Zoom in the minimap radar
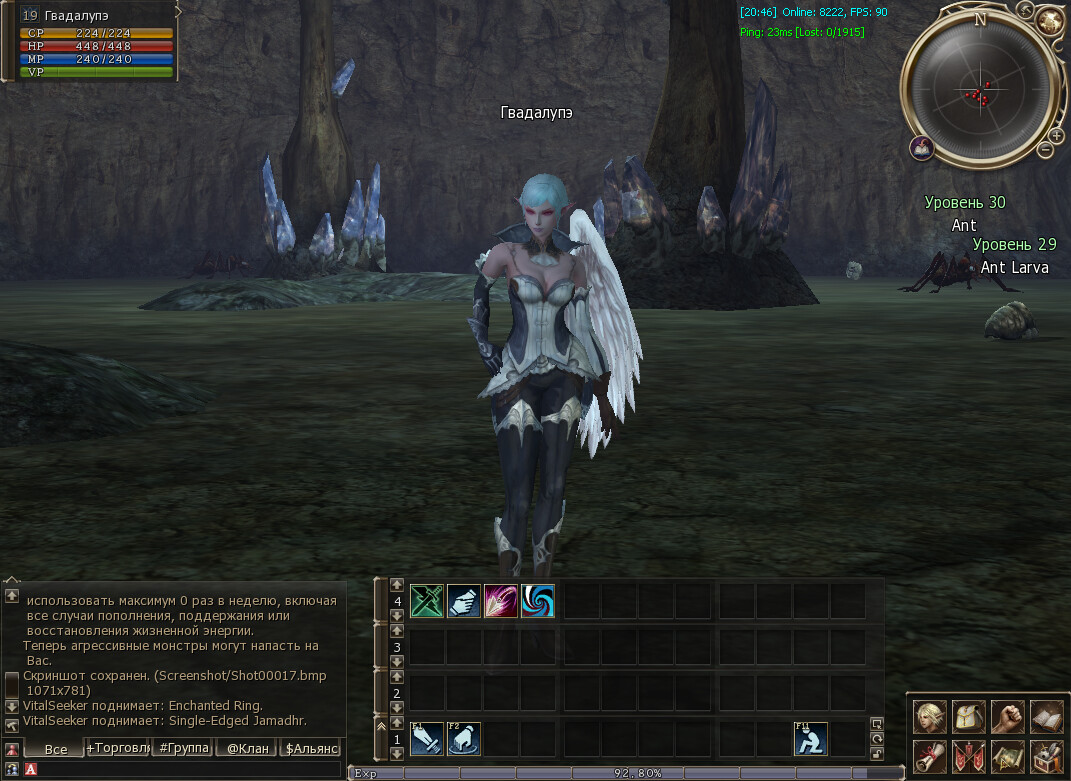The width and height of the screenshot is (1071, 781). pyautogui.click(x=1056, y=135)
